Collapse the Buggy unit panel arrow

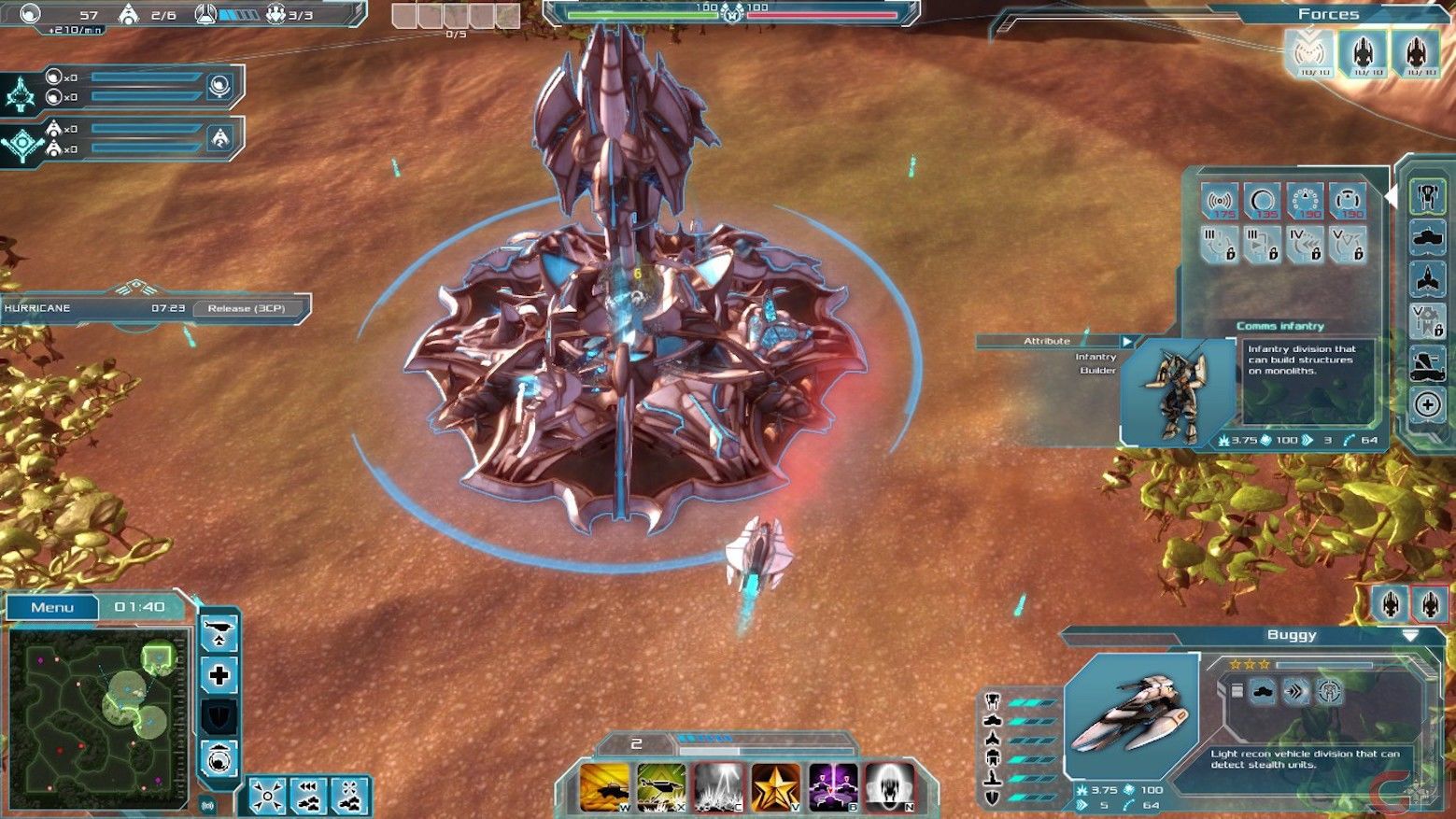point(1410,635)
